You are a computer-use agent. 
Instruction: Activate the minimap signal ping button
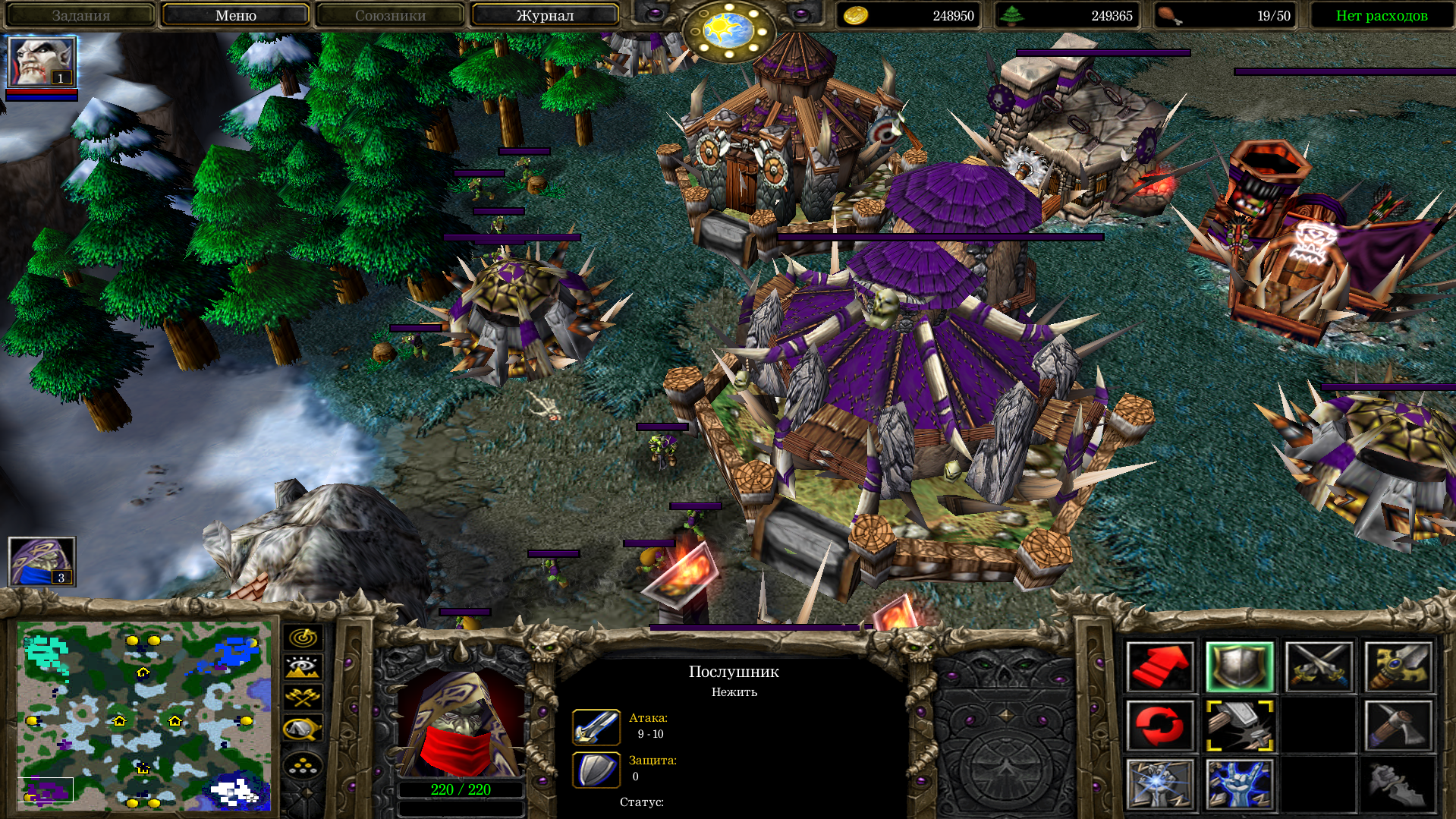point(303,638)
